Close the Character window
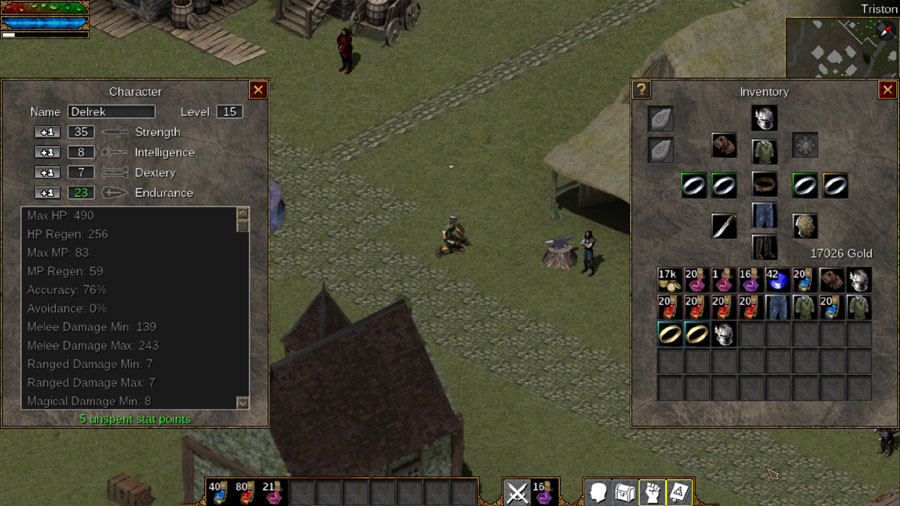The height and width of the screenshot is (506, 900). (x=258, y=90)
